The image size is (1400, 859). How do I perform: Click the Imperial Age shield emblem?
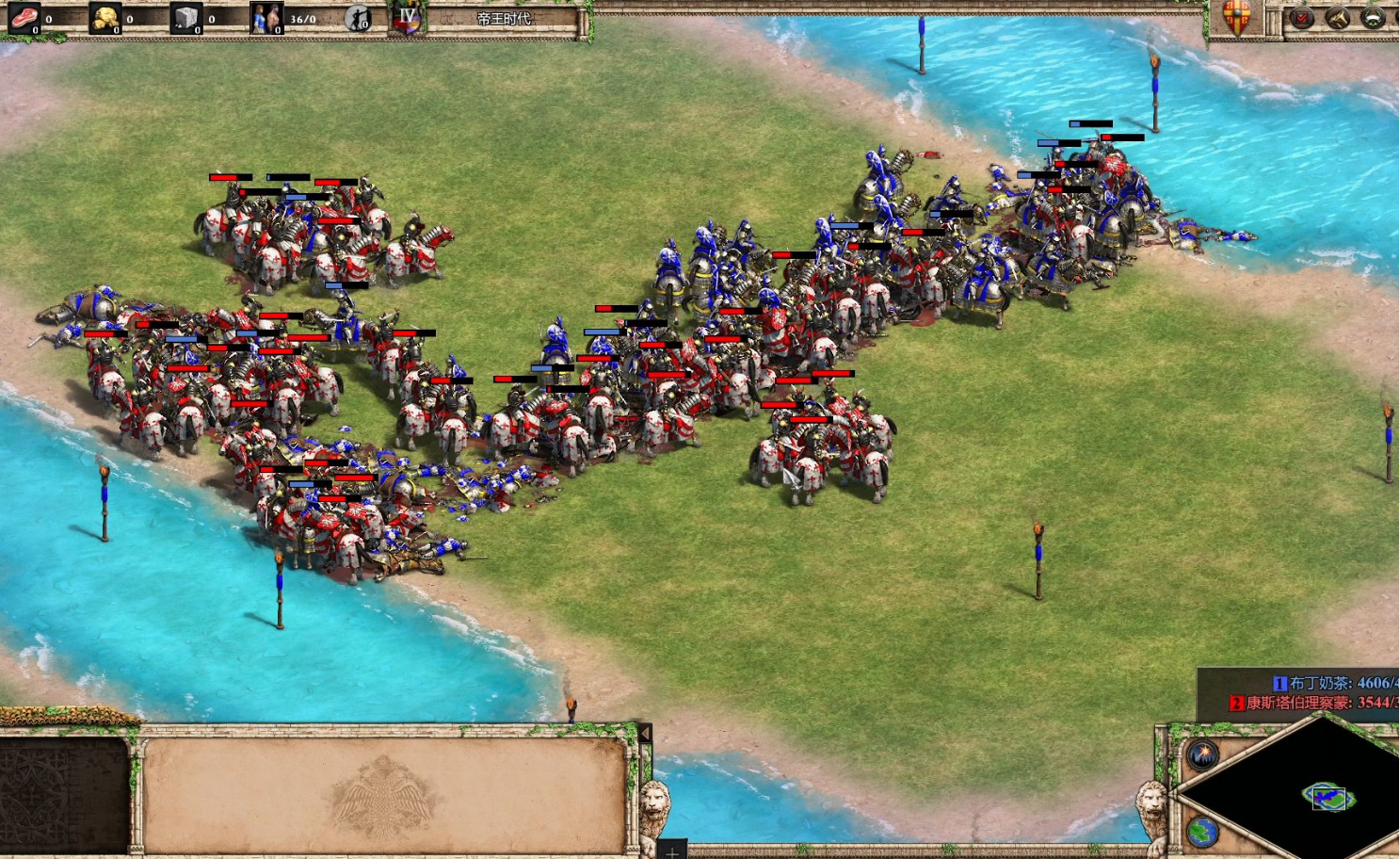[x=408, y=18]
